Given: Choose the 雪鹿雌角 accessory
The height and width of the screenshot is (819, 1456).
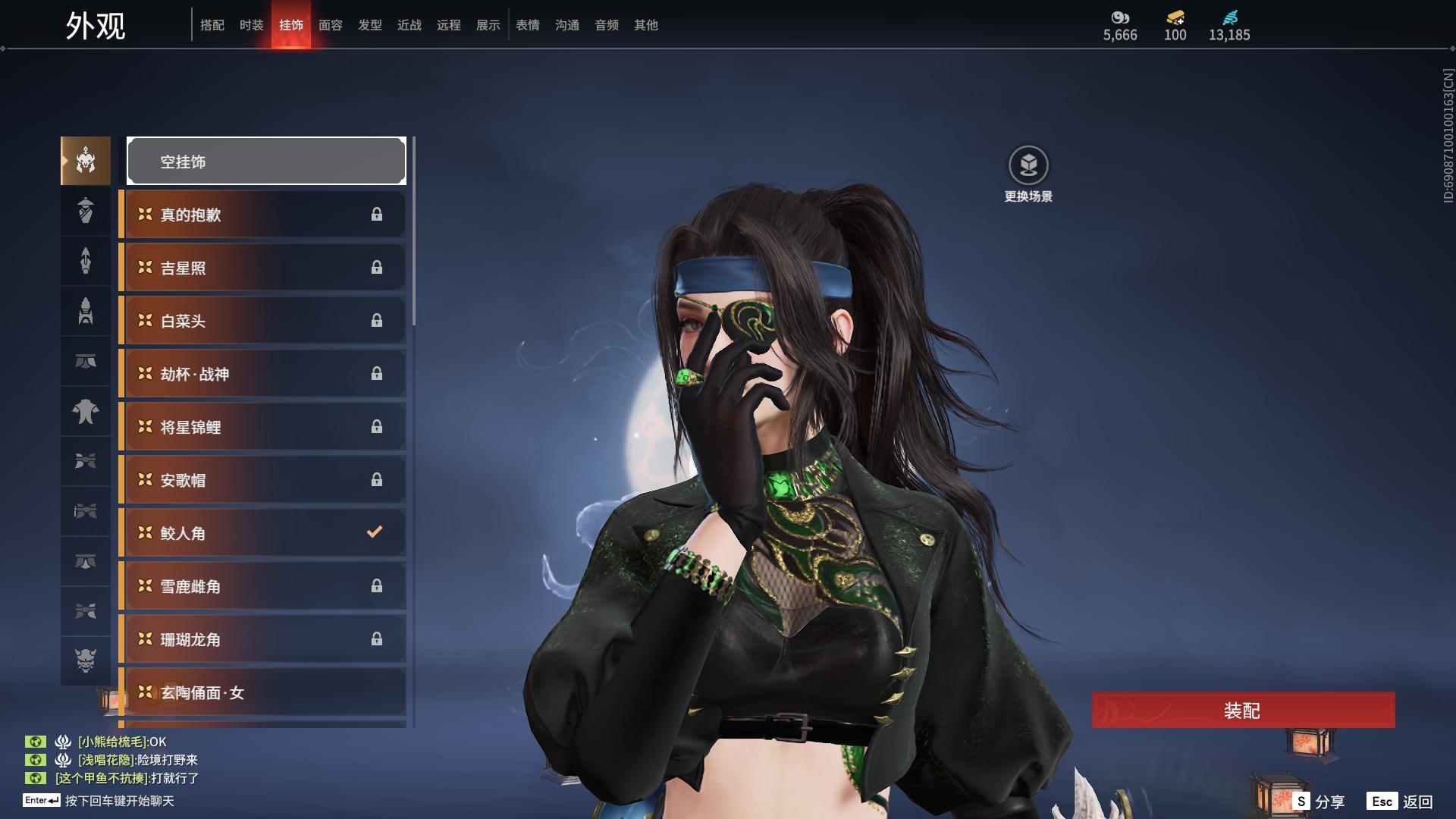Looking at the screenshot, I should click(x=263, y=586).
